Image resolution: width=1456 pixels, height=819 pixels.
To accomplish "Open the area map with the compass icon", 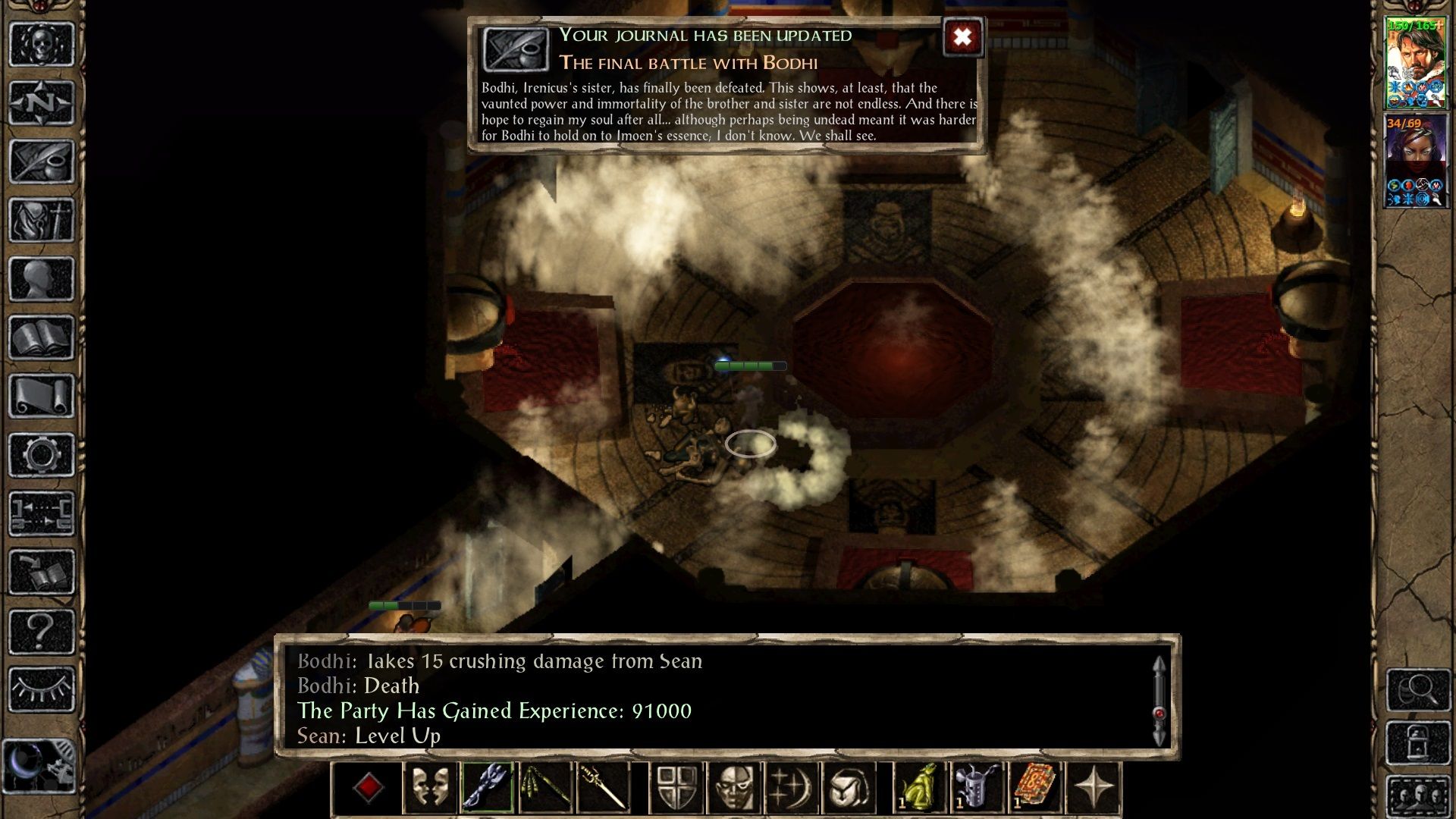I will pos(42,102).
